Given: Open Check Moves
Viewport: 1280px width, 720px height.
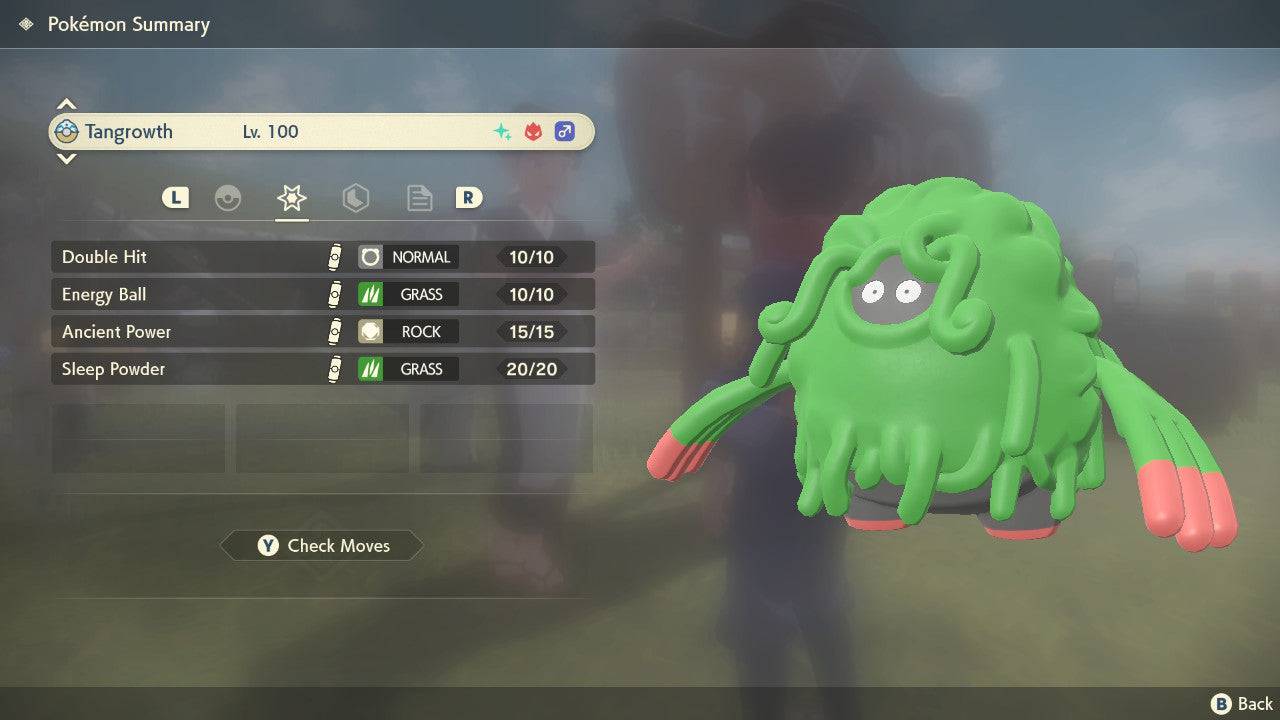Looking at the screenshot, I should (322, 546).
